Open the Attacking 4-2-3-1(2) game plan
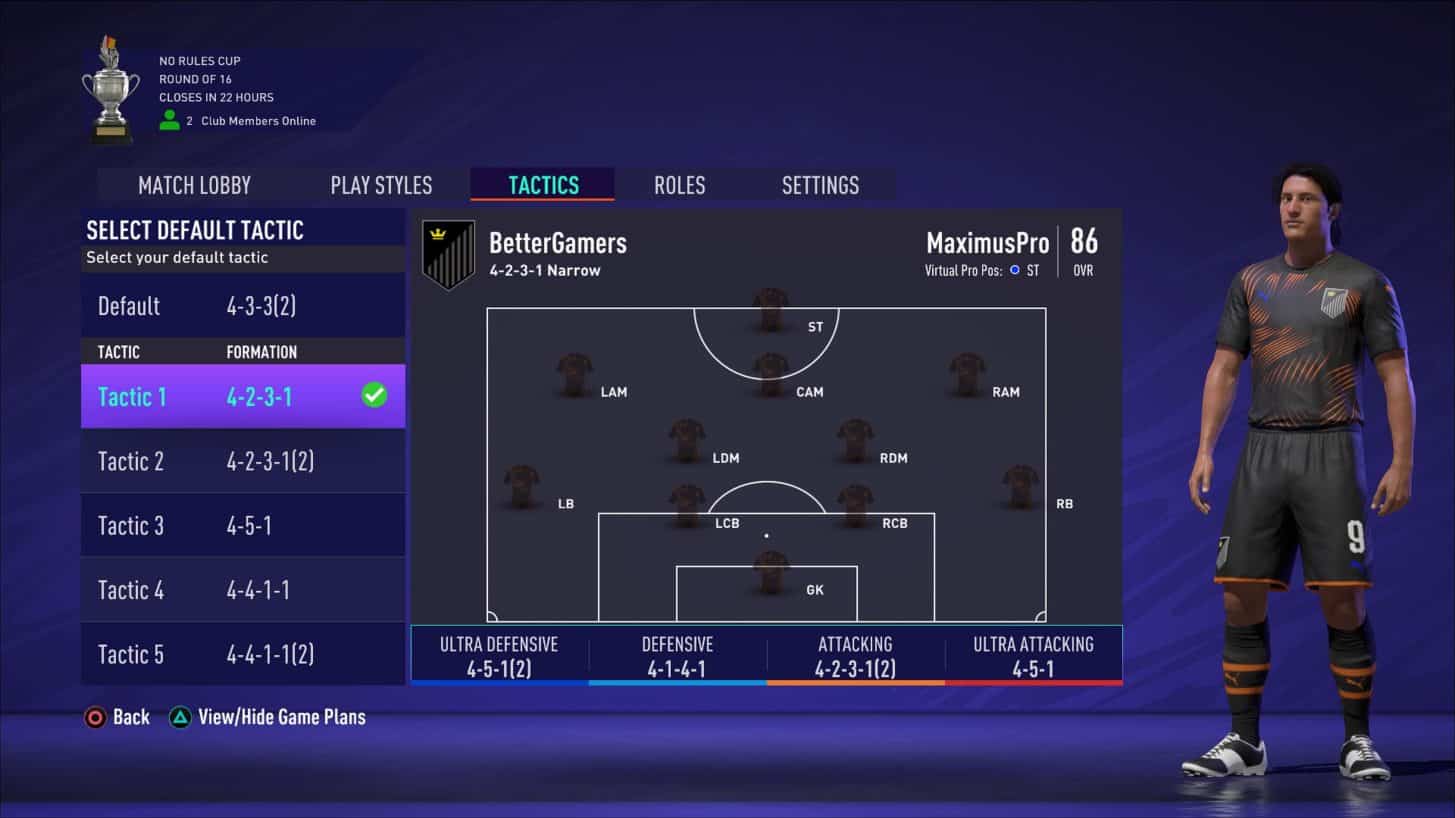The image size is (1455, 818). (853, 654)
